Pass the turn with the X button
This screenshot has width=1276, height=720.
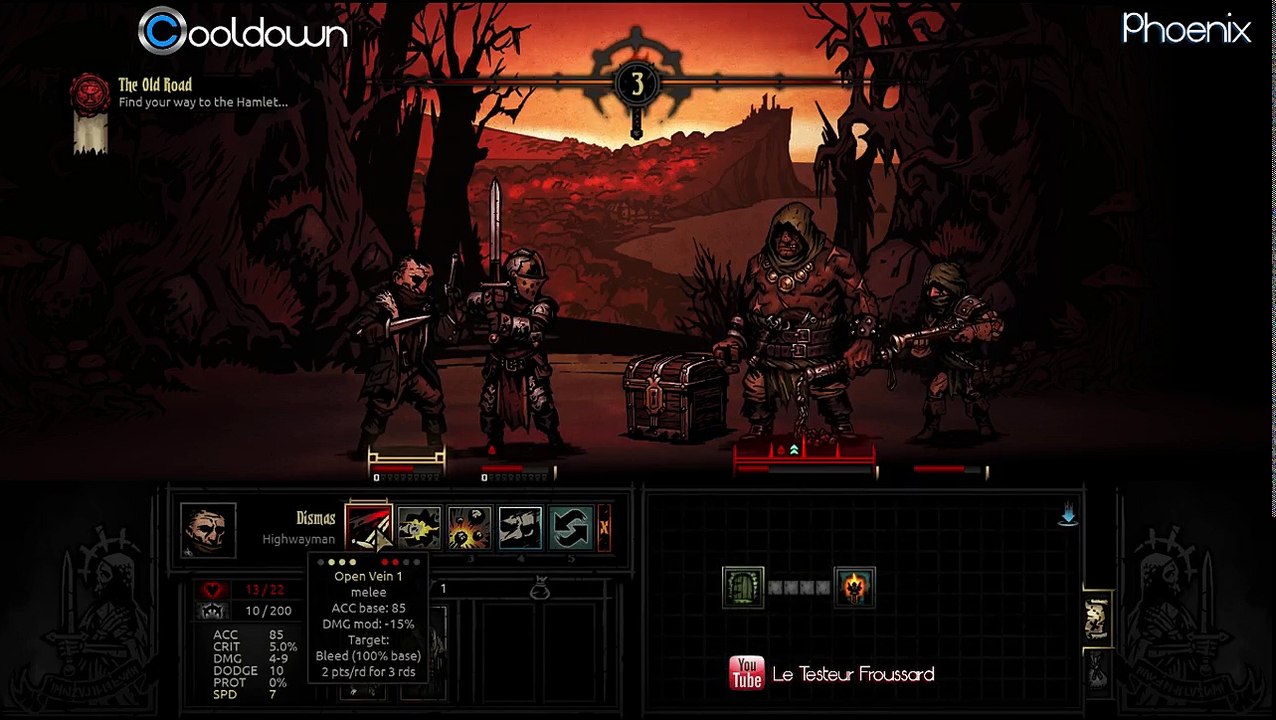(x=604, y=528)
